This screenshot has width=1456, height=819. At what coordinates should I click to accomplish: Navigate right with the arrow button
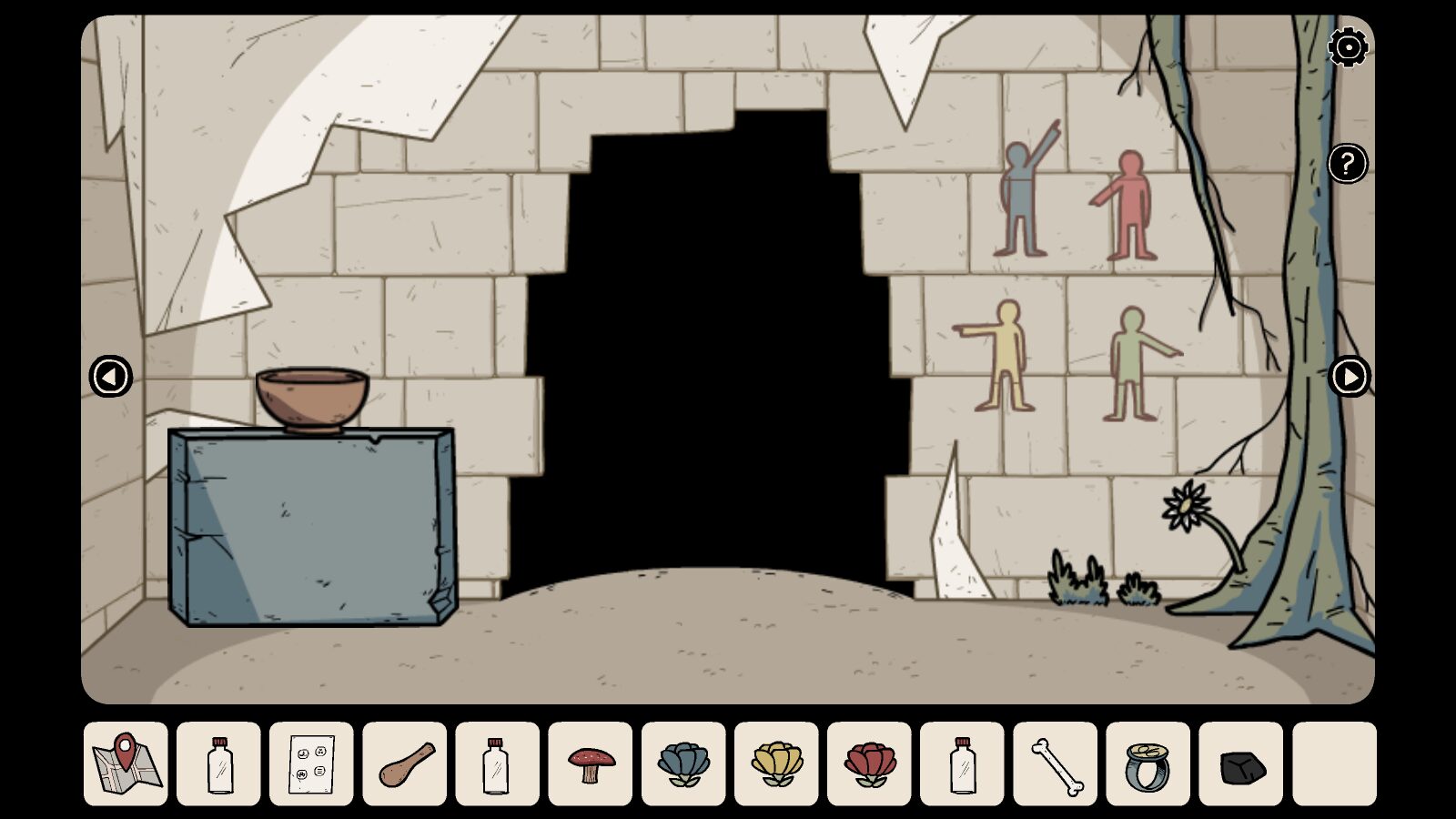tap(1349, 376)
